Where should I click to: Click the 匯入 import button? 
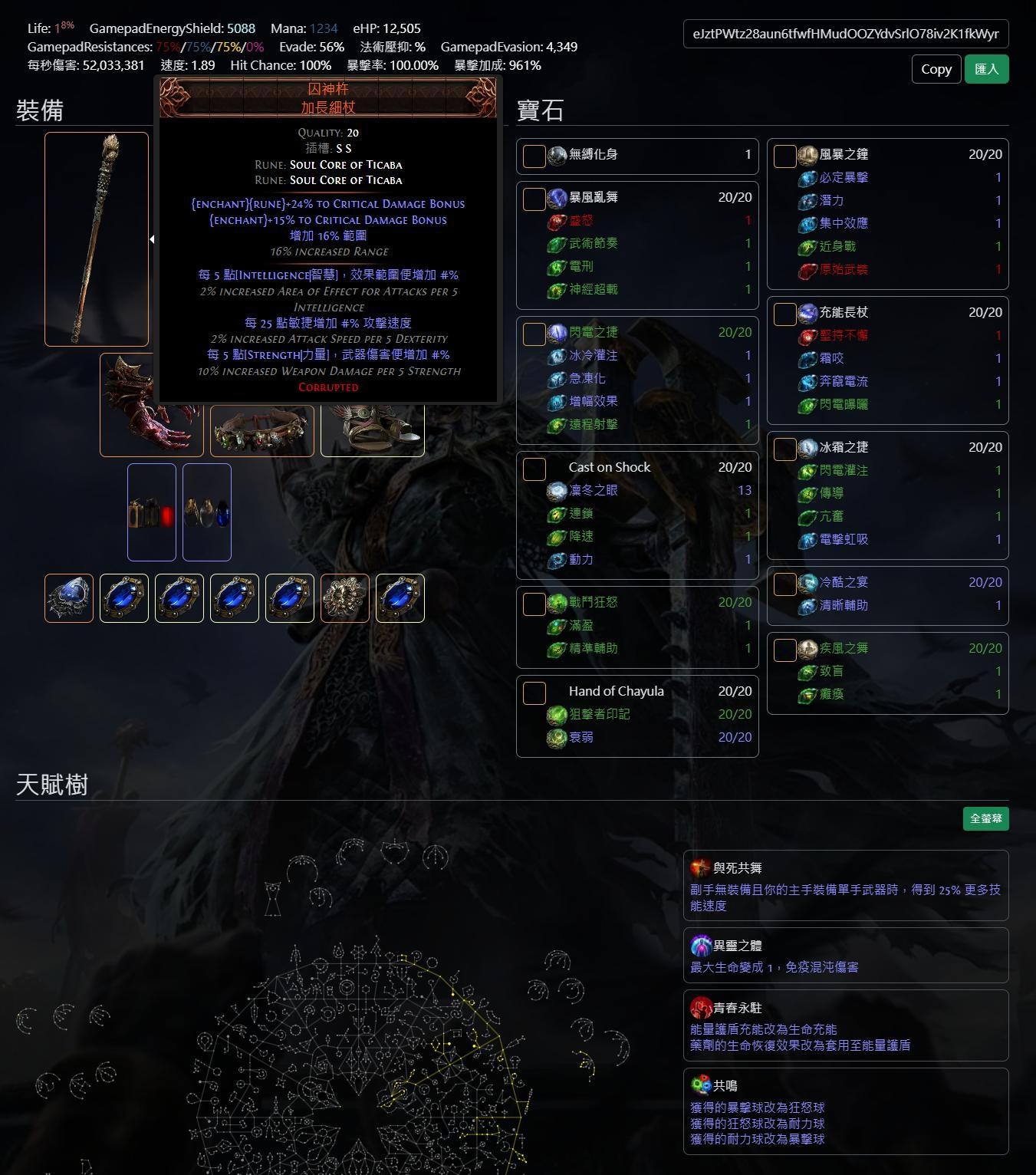pos(987,69)
